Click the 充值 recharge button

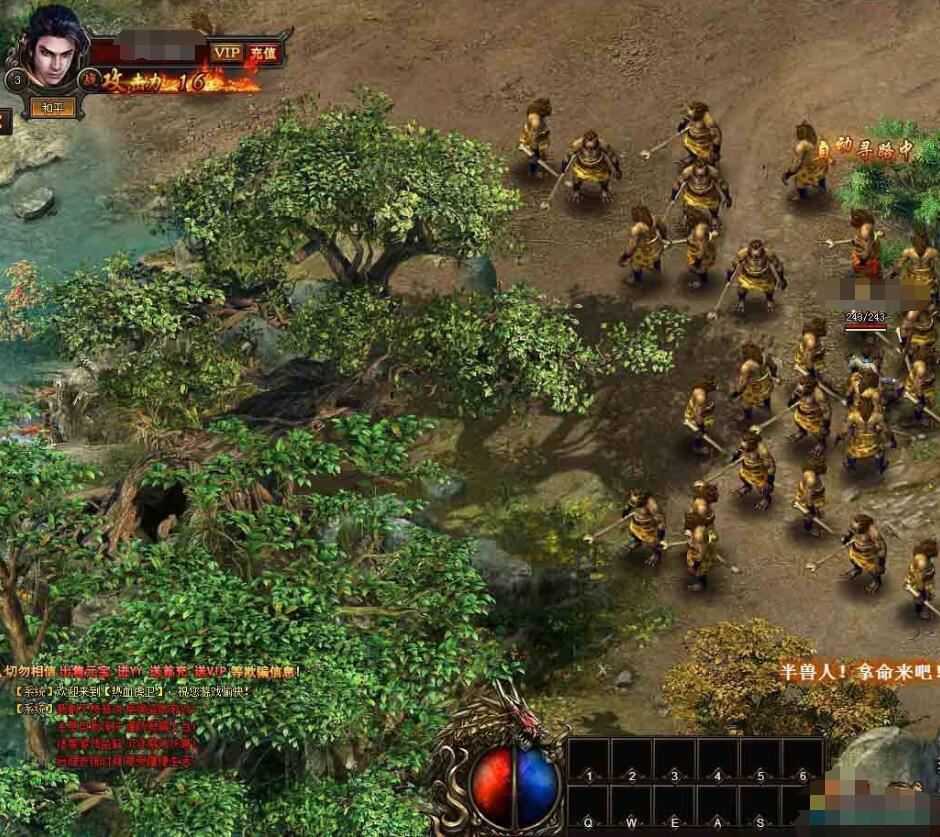(265, 52)
